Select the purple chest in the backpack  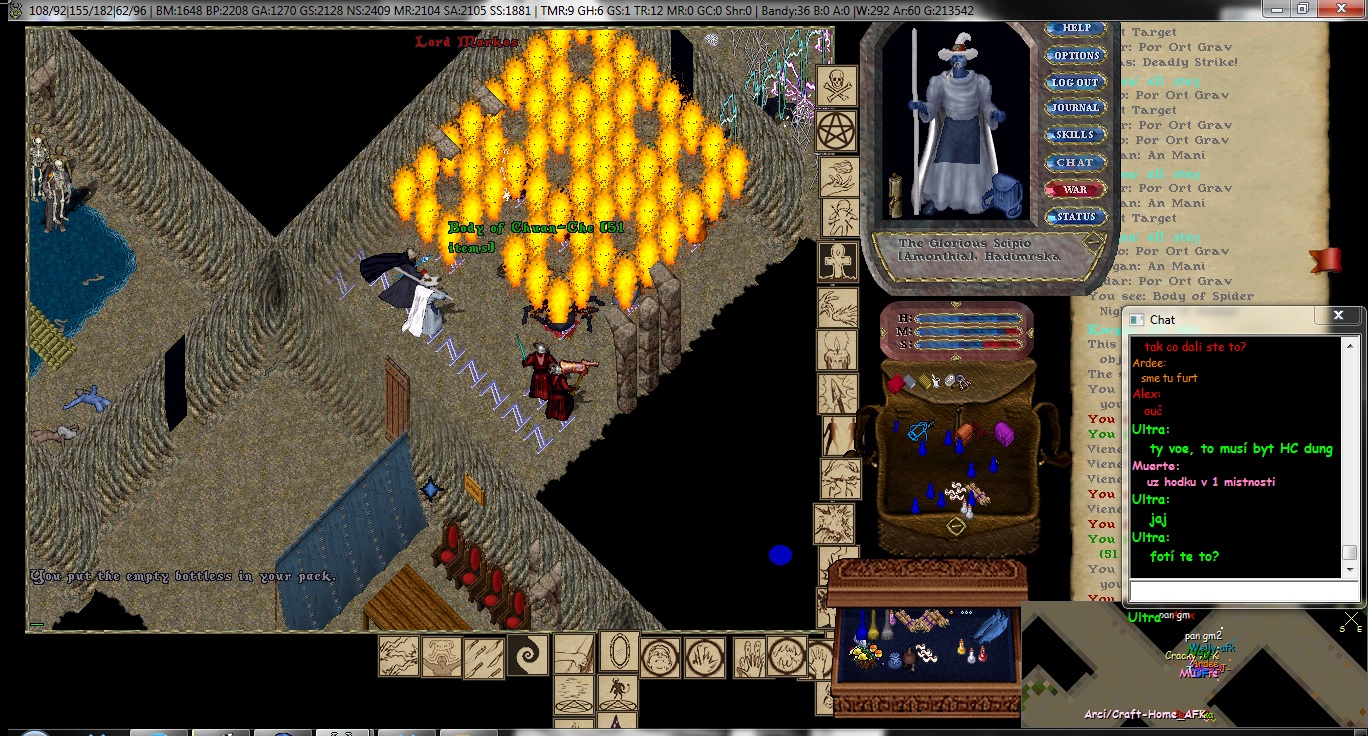point(1003,432)
